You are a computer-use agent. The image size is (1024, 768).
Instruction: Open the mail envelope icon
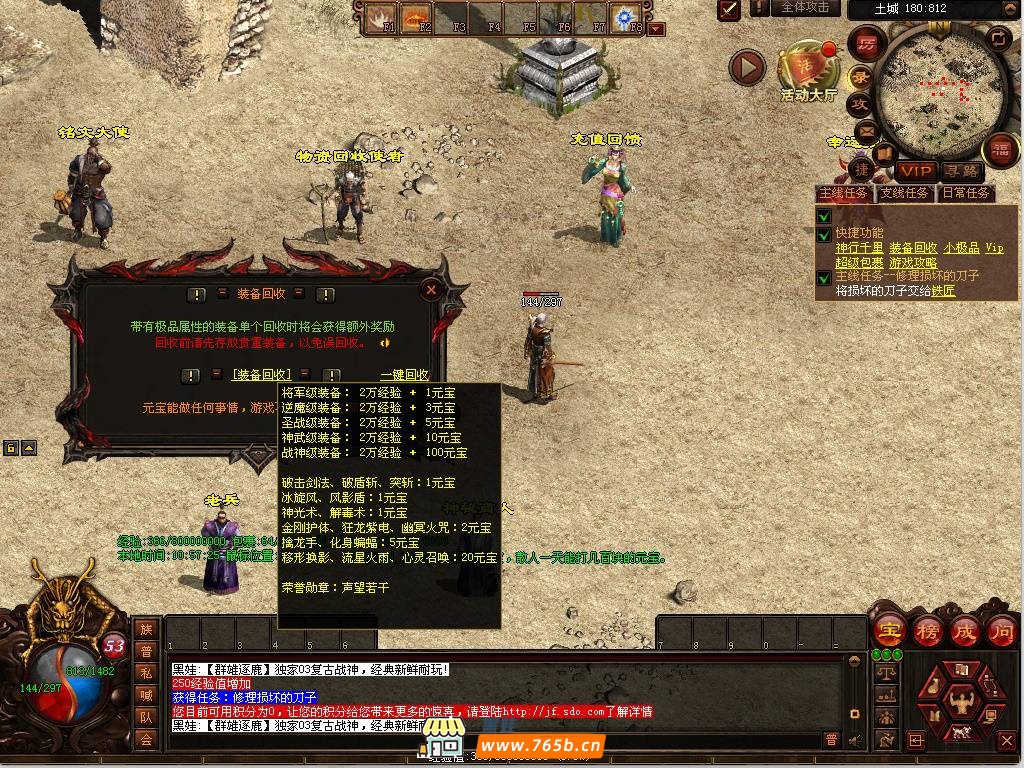tap(866, 130)
